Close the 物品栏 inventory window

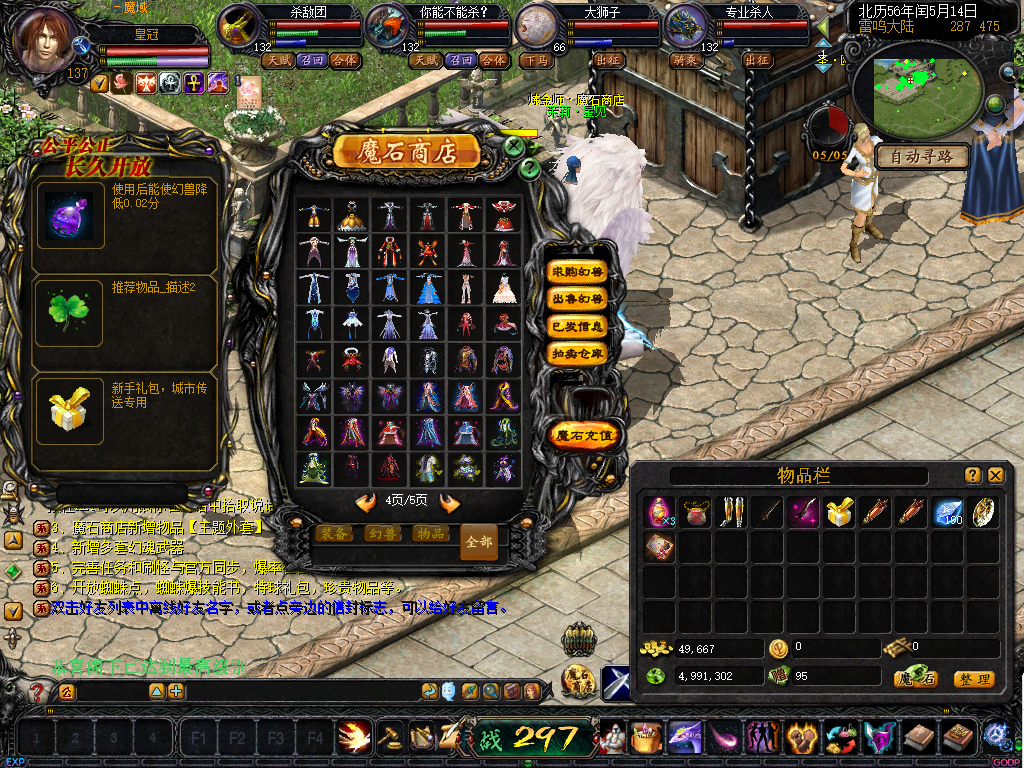[996, 476]
